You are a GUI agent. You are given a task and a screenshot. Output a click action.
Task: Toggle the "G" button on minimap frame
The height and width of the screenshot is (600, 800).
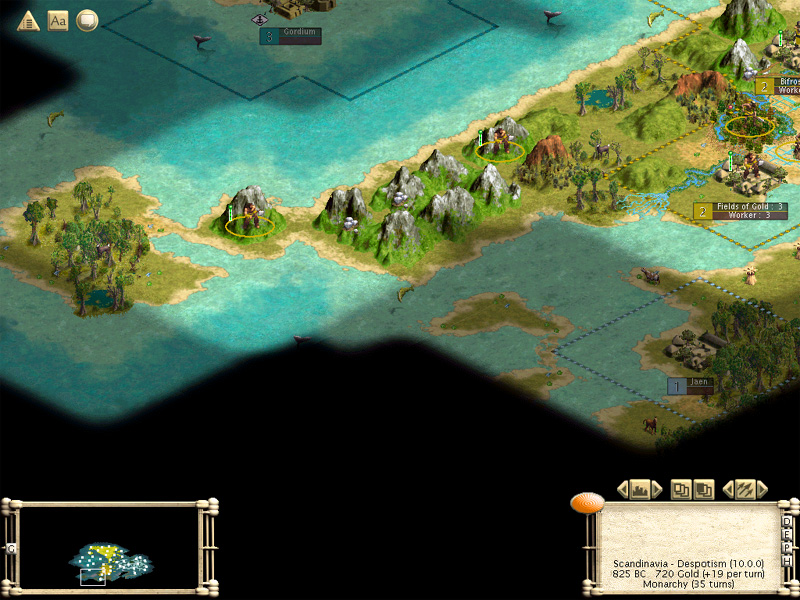tap(11, 548)
